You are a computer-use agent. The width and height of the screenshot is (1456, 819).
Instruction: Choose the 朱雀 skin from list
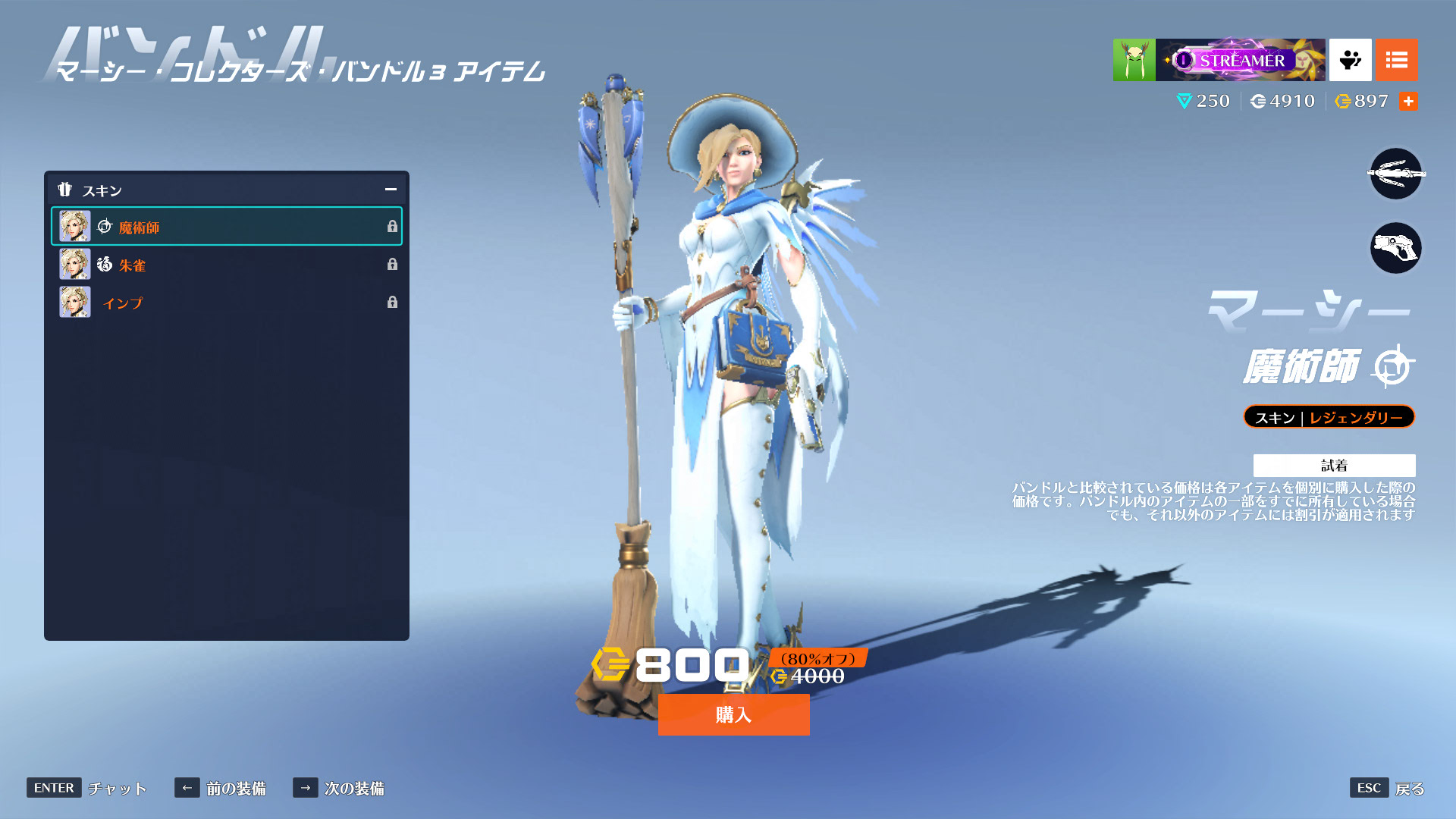(226, 265)
